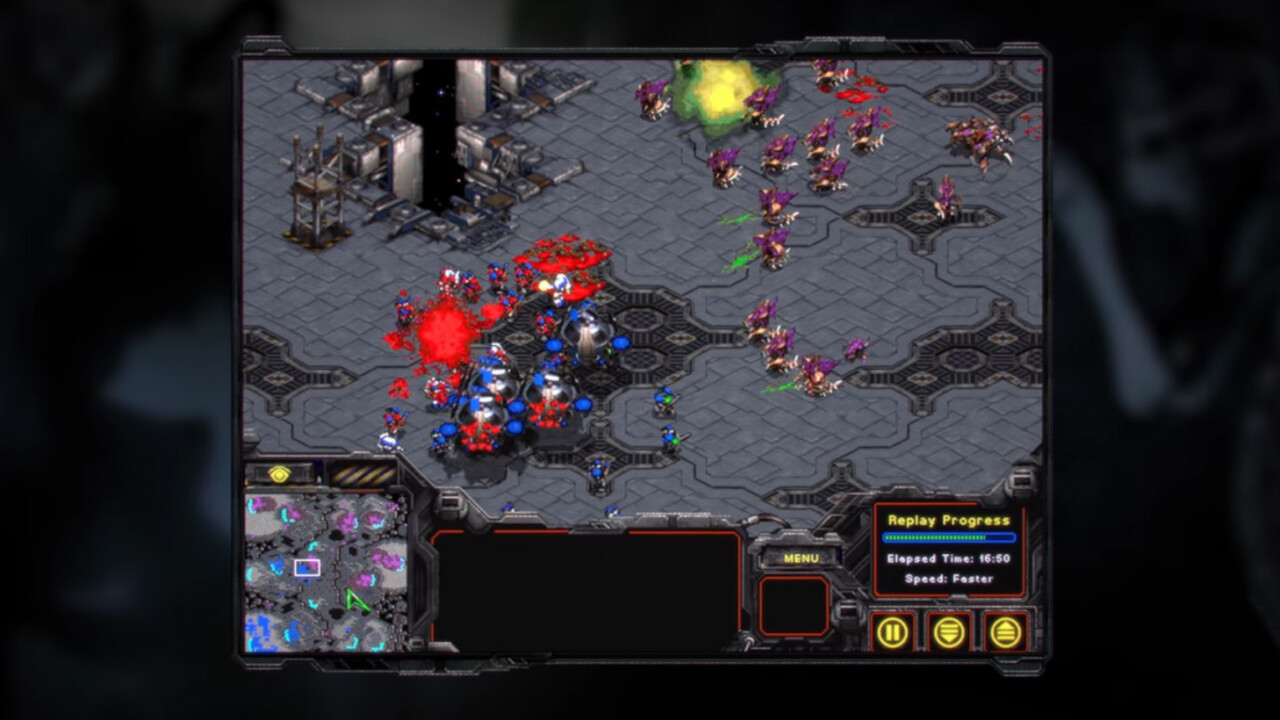
Task: Slow down the replay speed
Action: 949,632
